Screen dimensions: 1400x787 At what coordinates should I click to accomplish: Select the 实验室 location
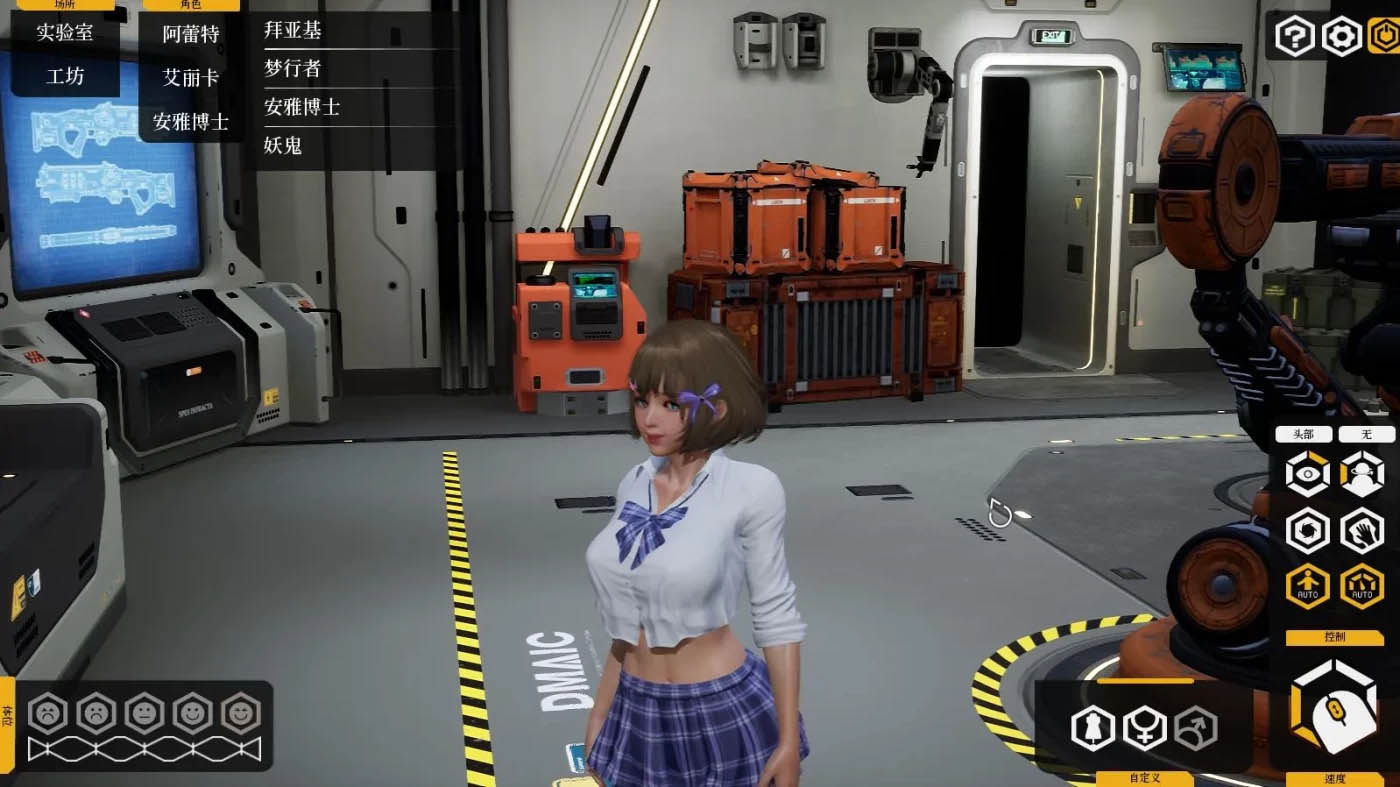tap(65, 32)
